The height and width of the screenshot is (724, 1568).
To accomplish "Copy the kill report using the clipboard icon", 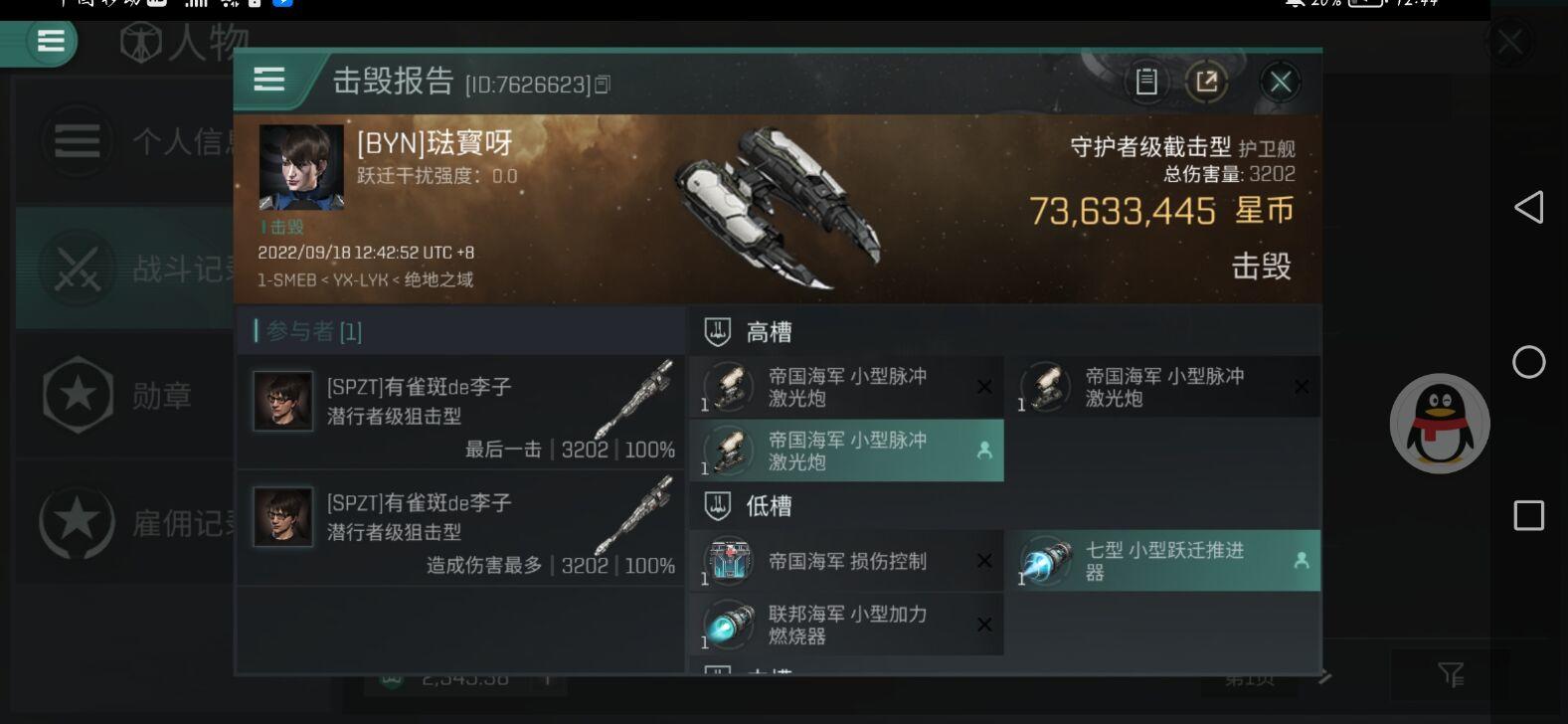I will point(1145,83).
